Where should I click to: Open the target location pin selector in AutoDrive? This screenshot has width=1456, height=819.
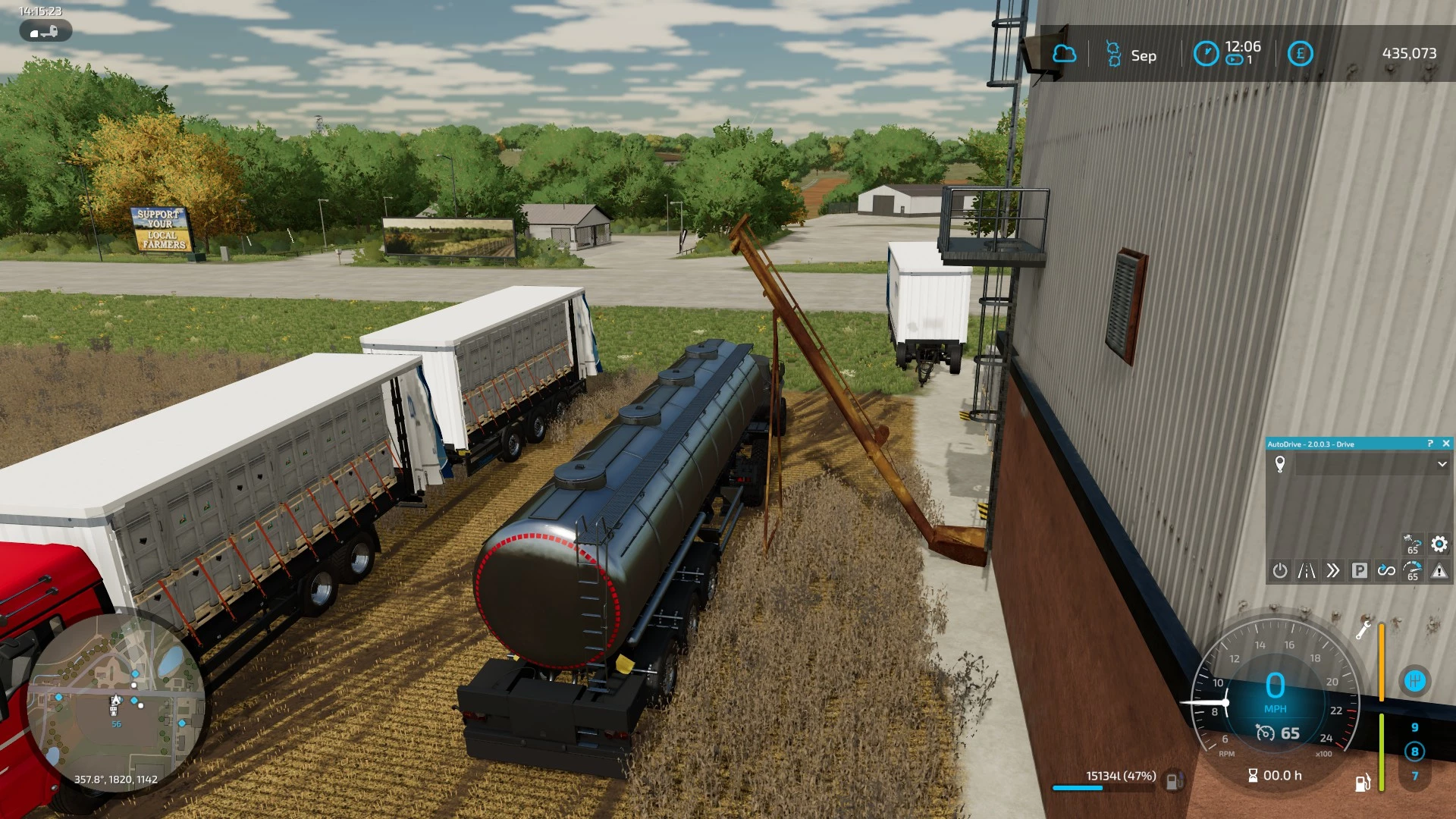click(x=1280, y=465)
